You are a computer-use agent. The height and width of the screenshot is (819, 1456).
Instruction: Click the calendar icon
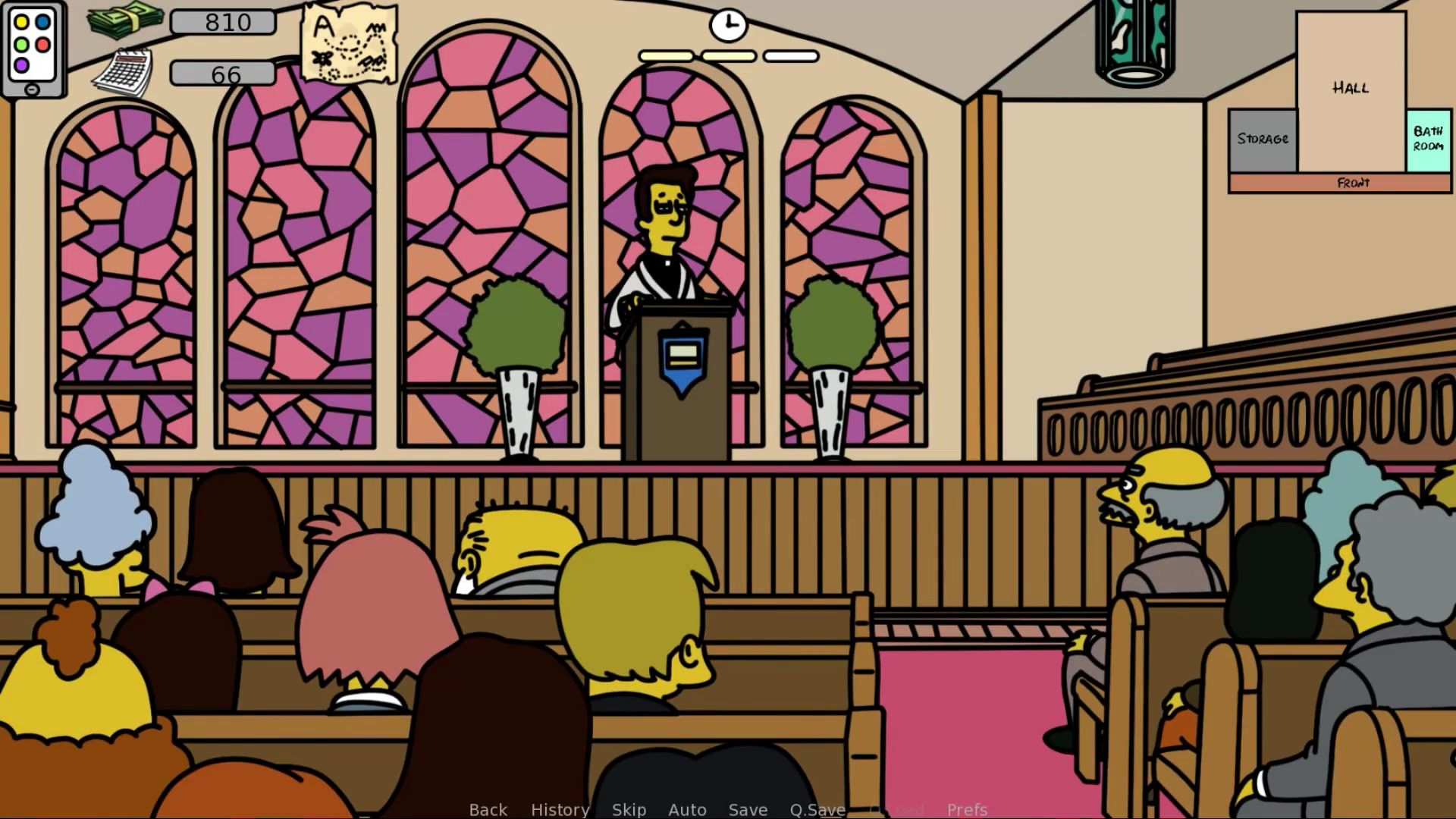coord(123,73)
